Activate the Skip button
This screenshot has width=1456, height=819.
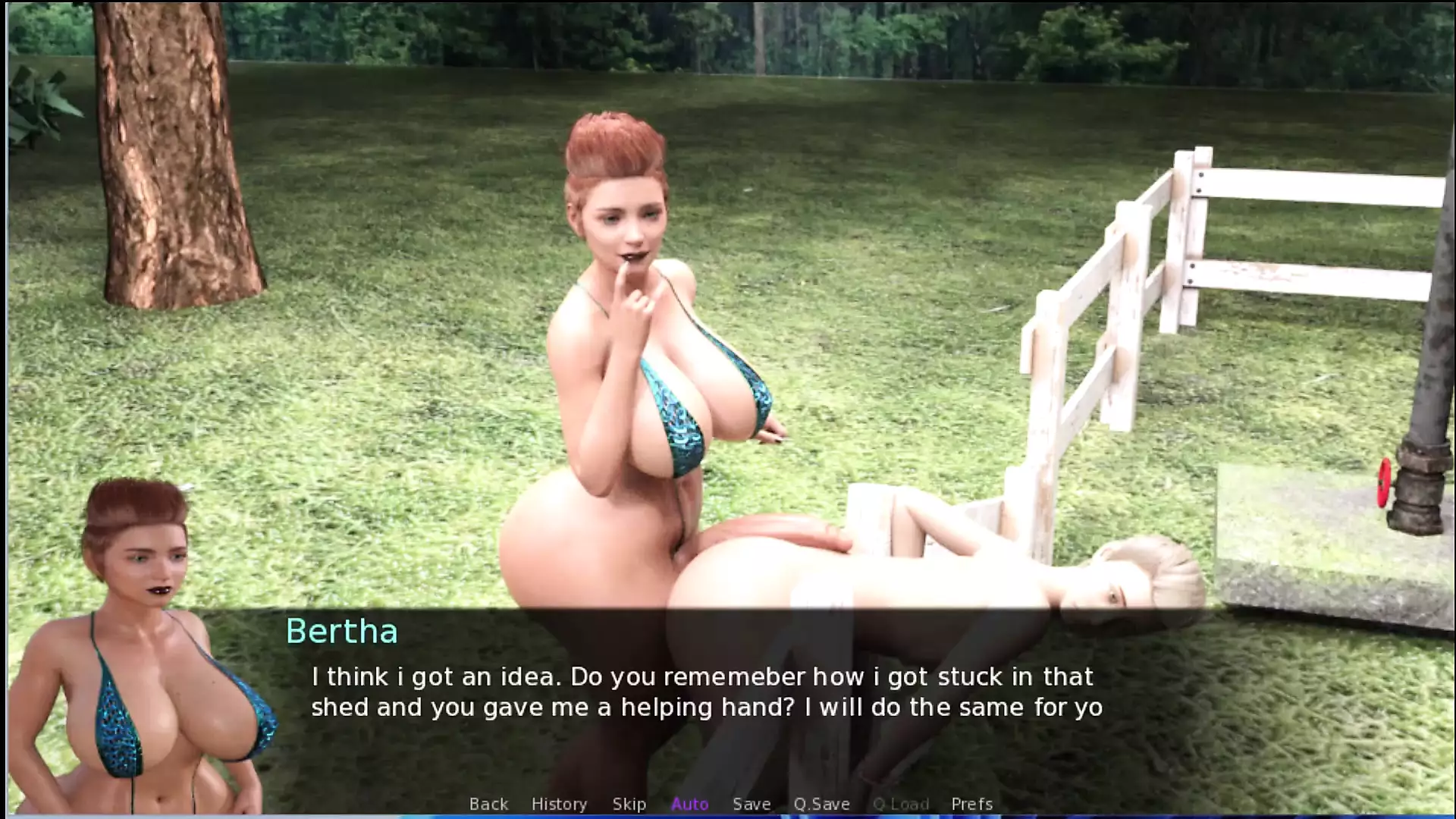tap(629, 804)
